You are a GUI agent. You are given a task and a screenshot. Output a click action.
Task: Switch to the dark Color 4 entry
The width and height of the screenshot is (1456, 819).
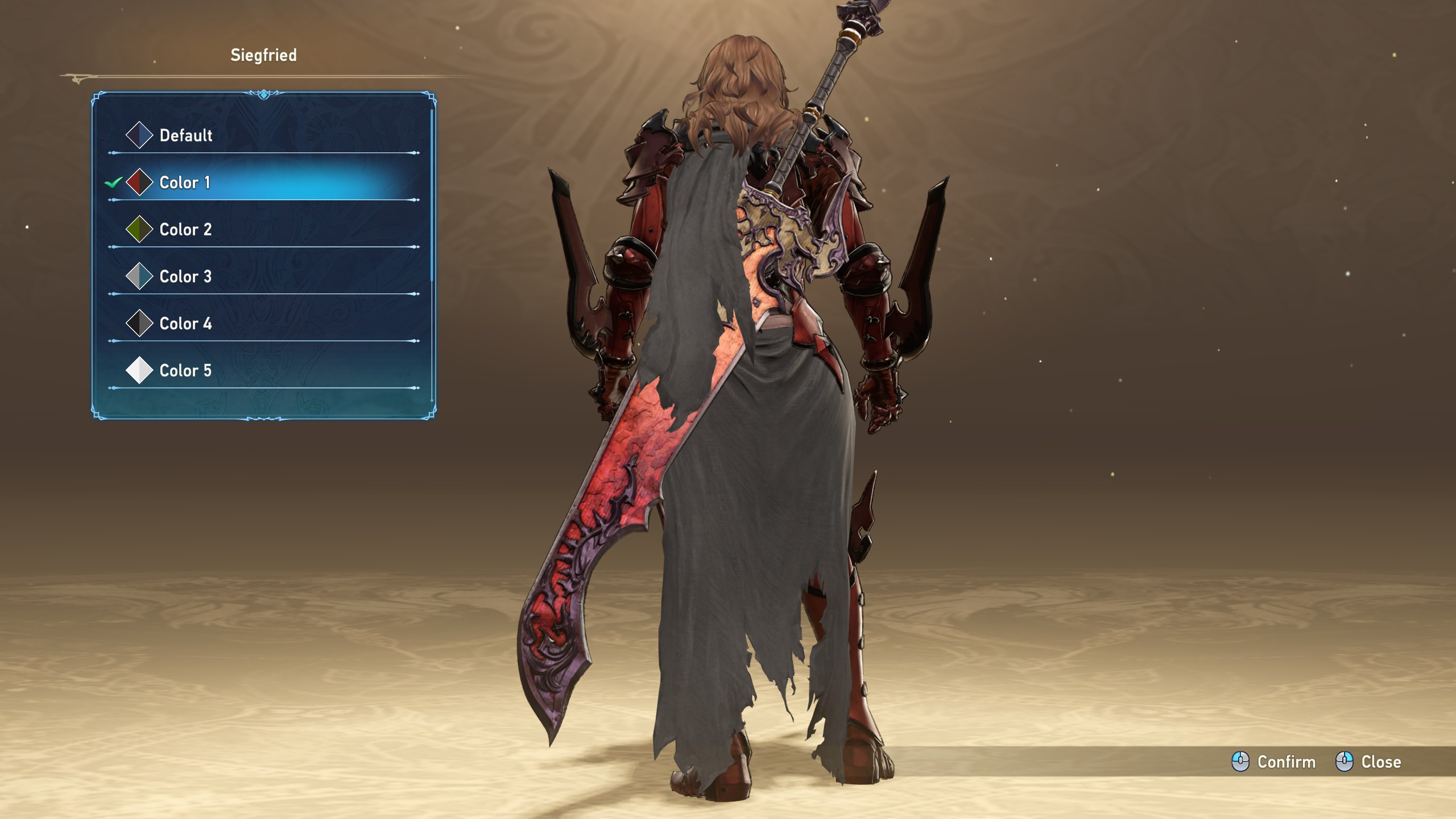click(185, 324)
